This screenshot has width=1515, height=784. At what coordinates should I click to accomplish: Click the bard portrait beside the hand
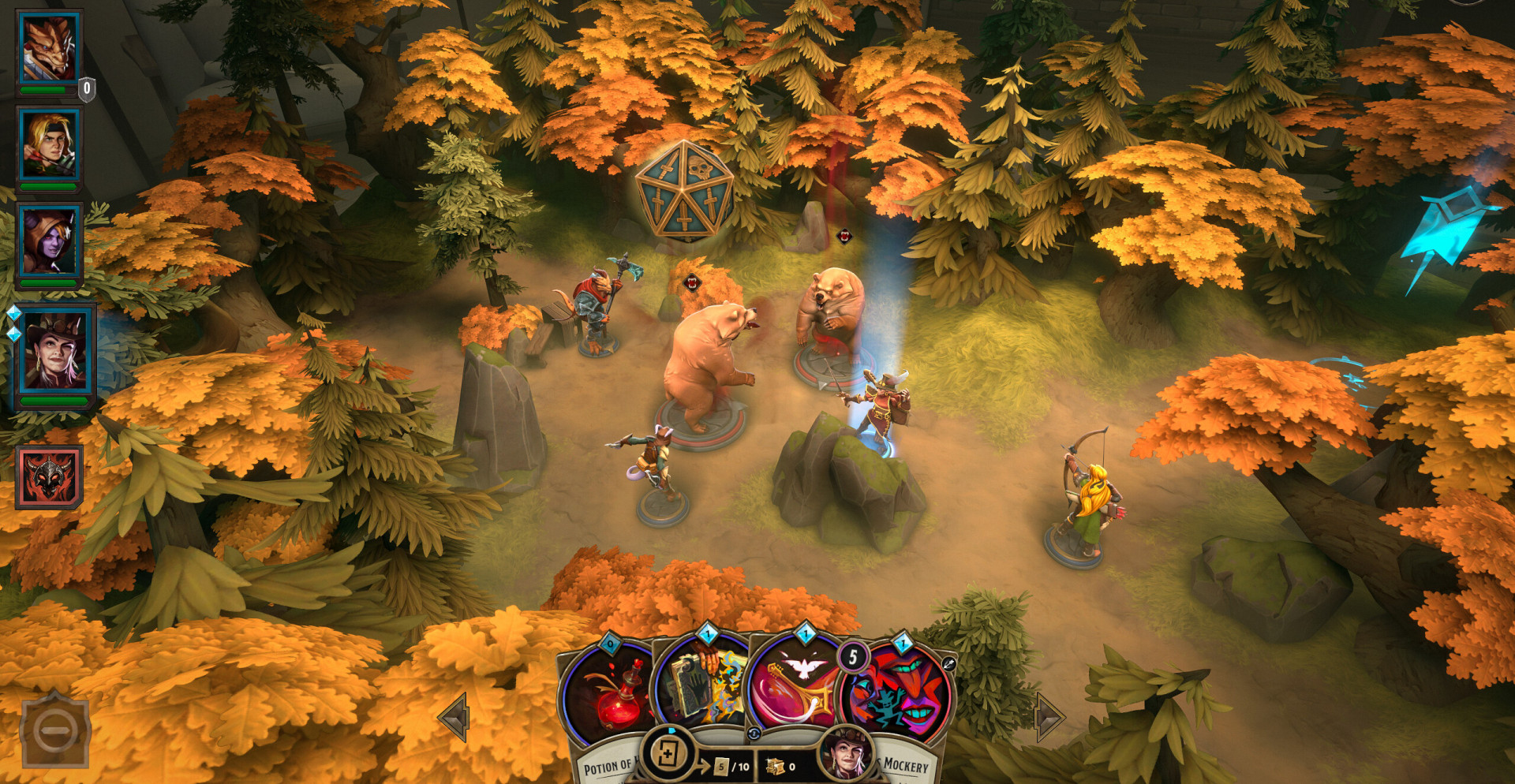pos(845,755)
